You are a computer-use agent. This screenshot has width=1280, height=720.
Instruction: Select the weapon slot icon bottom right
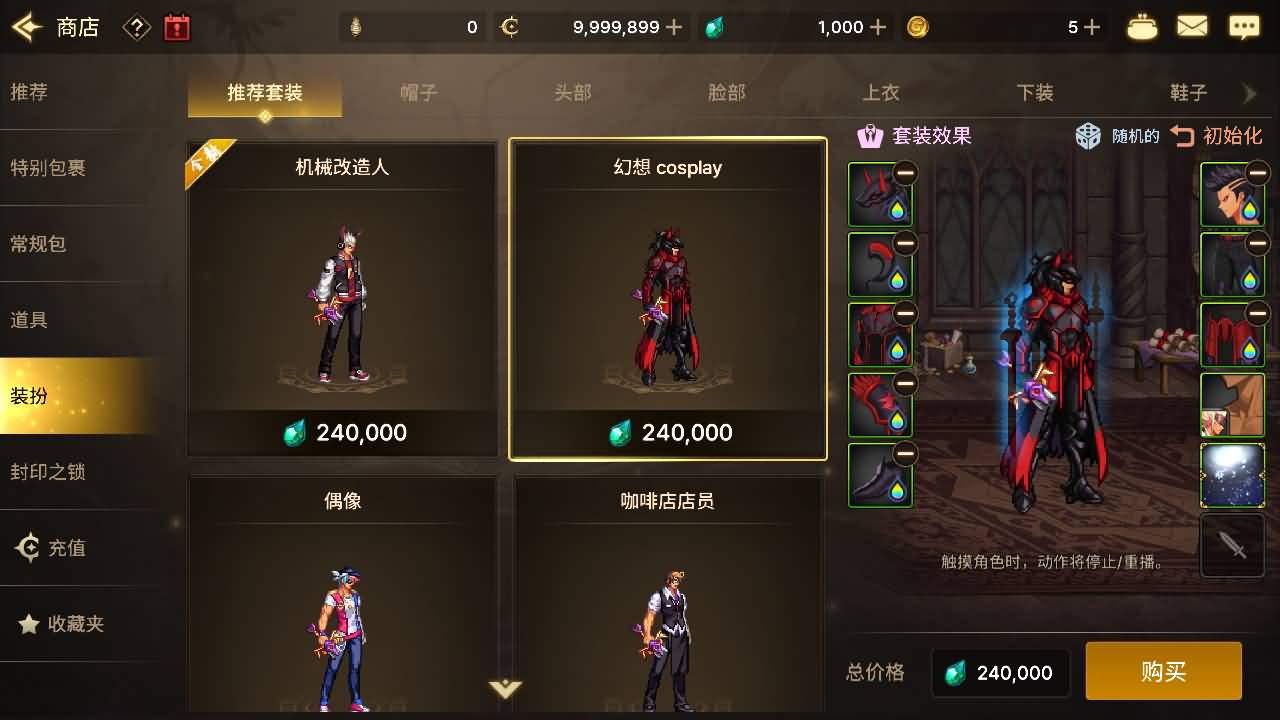[x=1232, y=545]
